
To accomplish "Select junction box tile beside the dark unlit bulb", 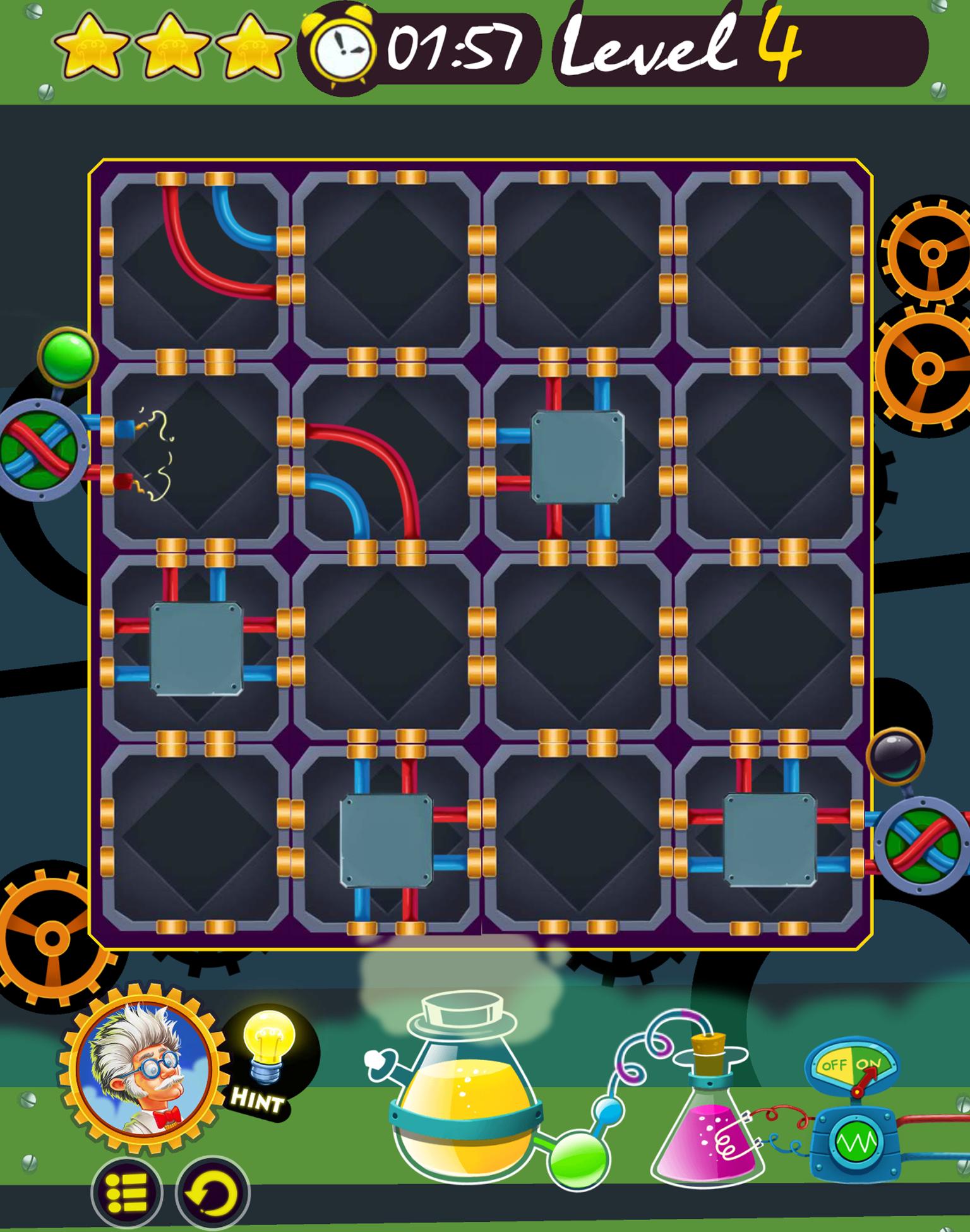I will click(x=769, y=840).
